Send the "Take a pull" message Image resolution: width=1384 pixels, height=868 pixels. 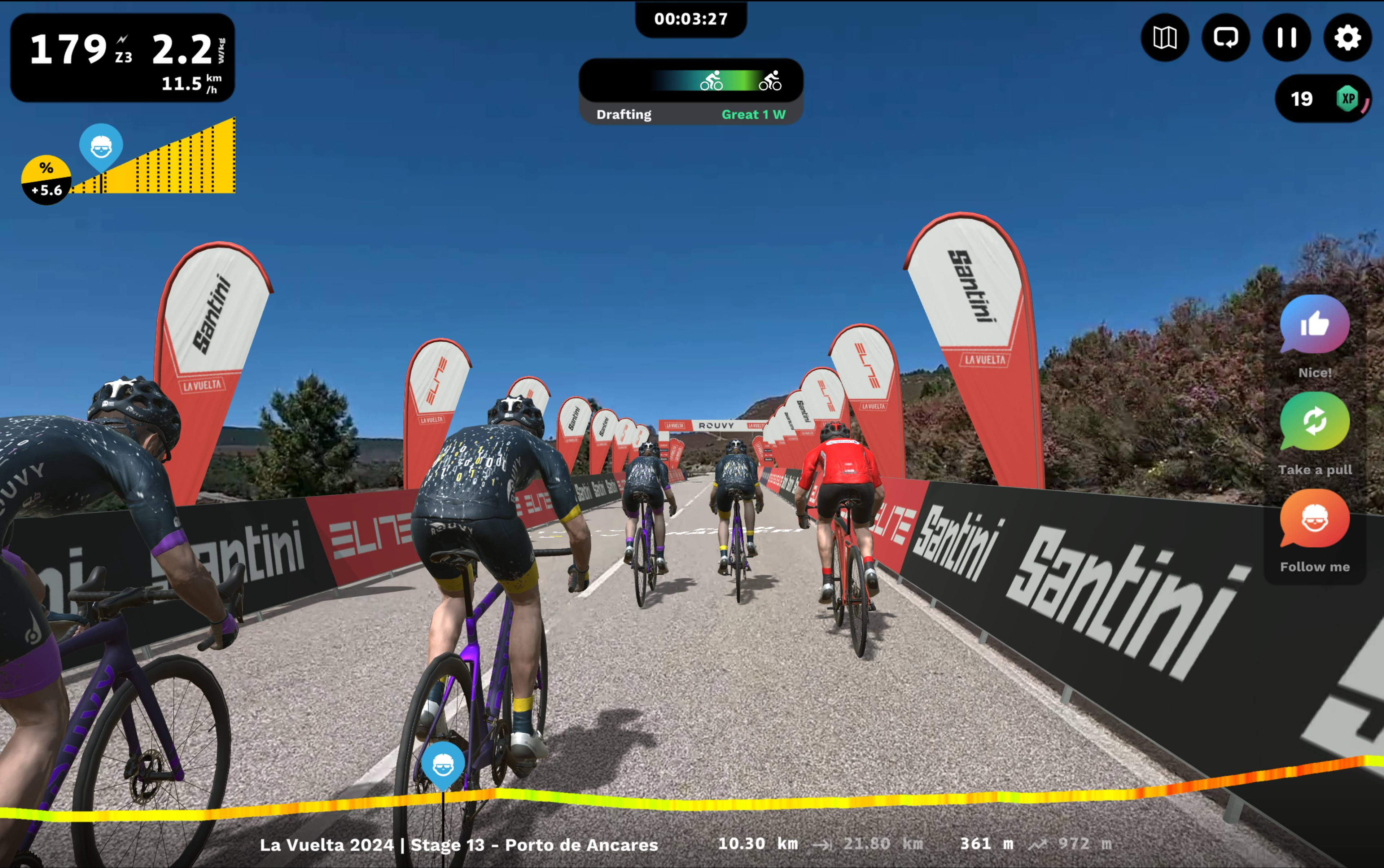pyautogui.click(x=1314, y=422)
